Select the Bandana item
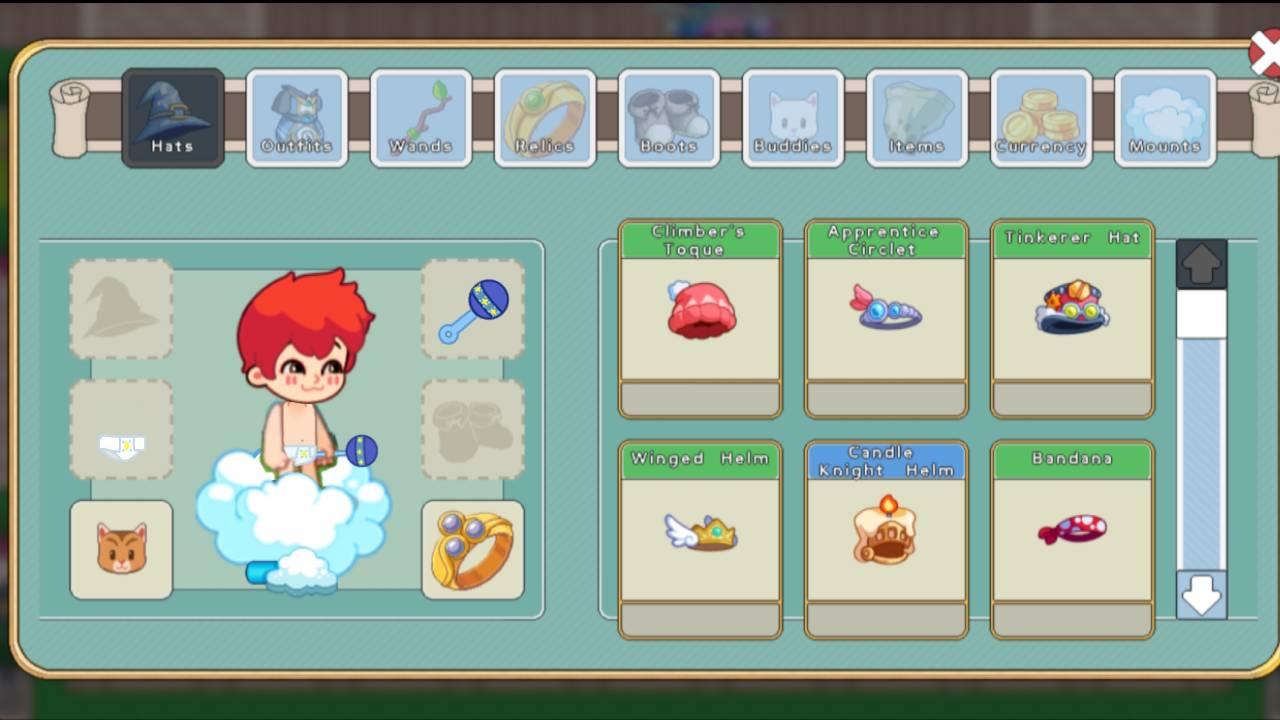The width and height of the screenshot is (1280, 720). [x=1071, y=535]
